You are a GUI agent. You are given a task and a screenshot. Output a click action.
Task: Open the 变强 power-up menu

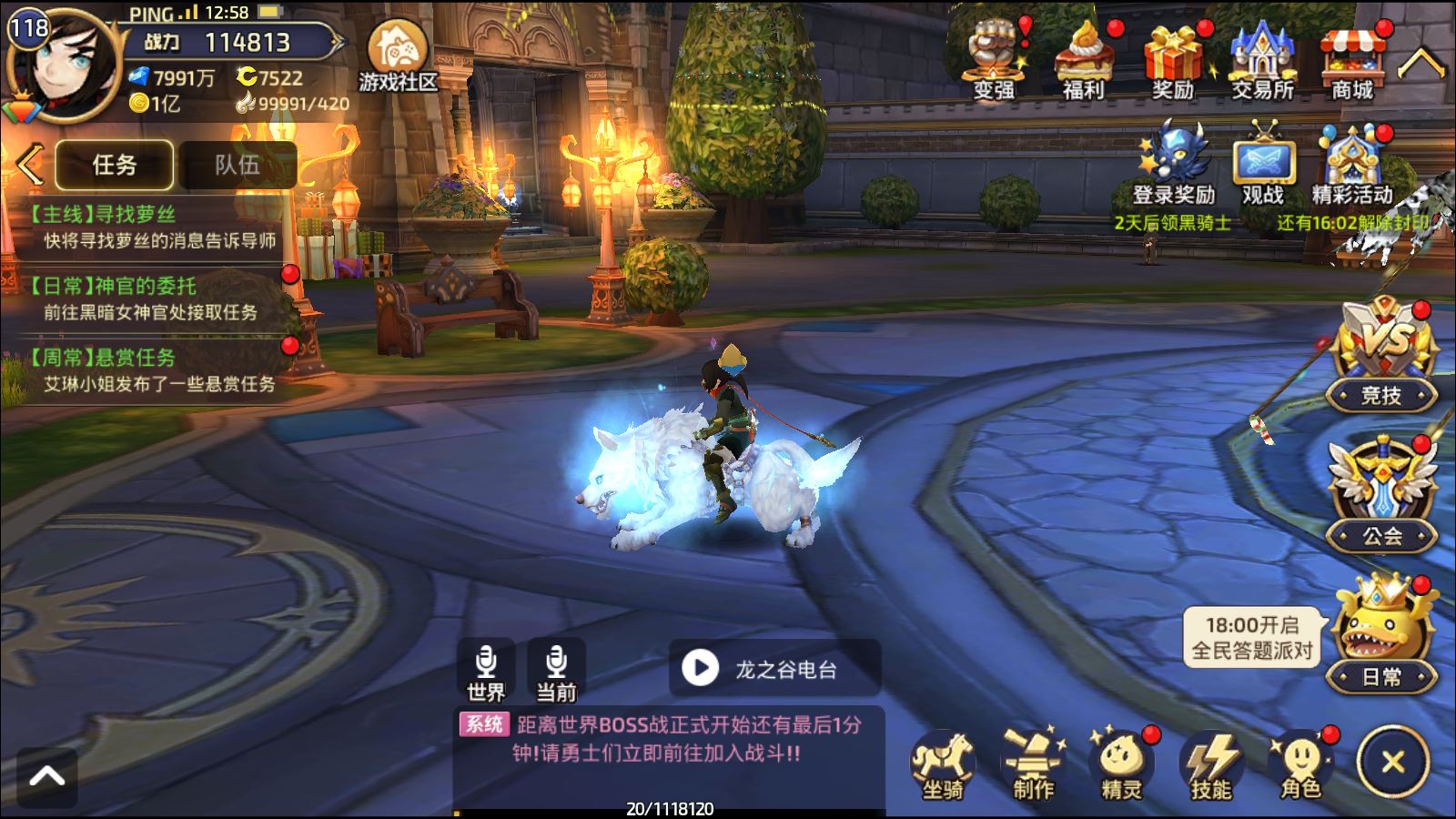(x=994, y=61)
